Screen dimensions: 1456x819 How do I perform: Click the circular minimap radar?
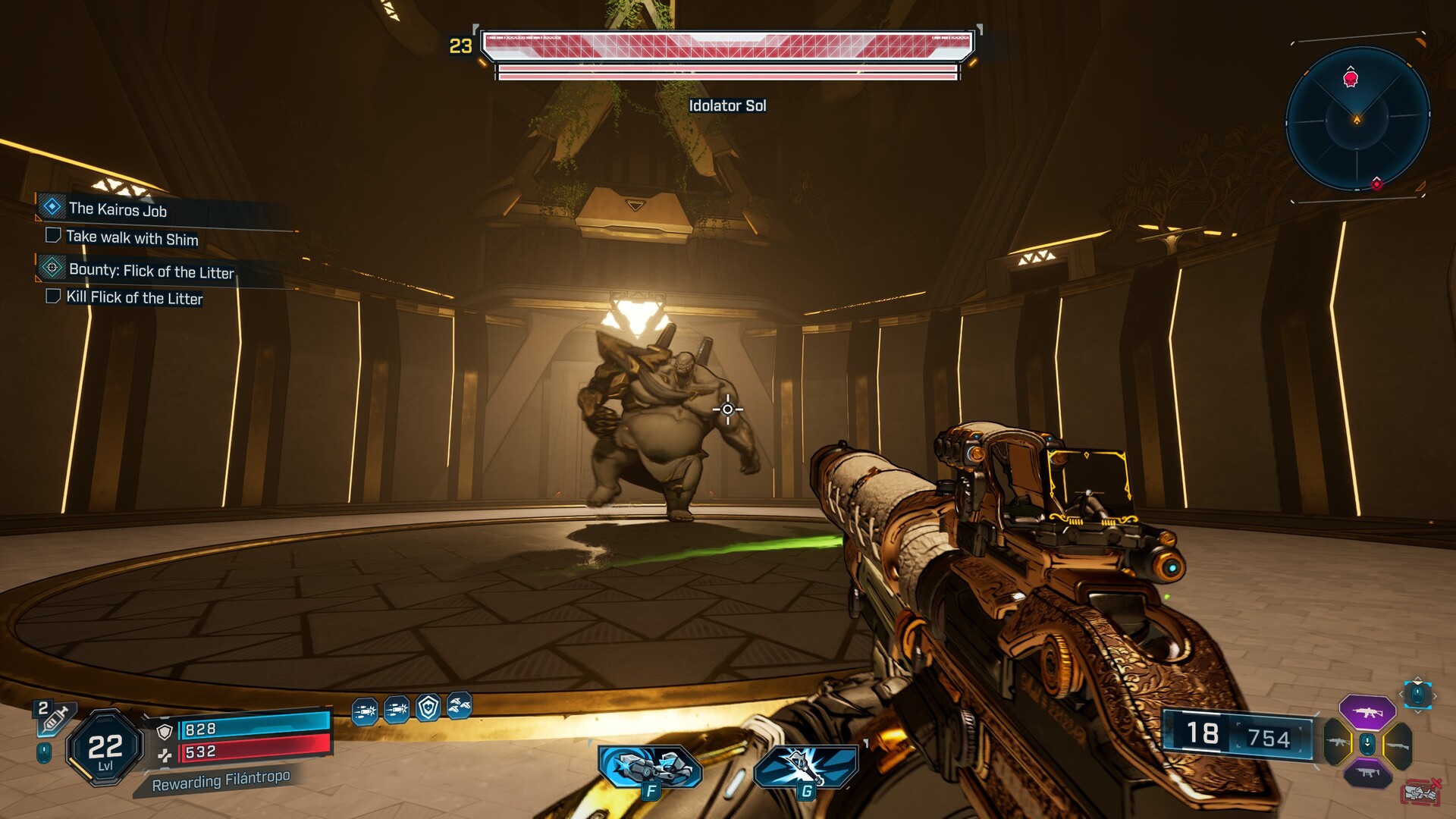point(1357,119)
